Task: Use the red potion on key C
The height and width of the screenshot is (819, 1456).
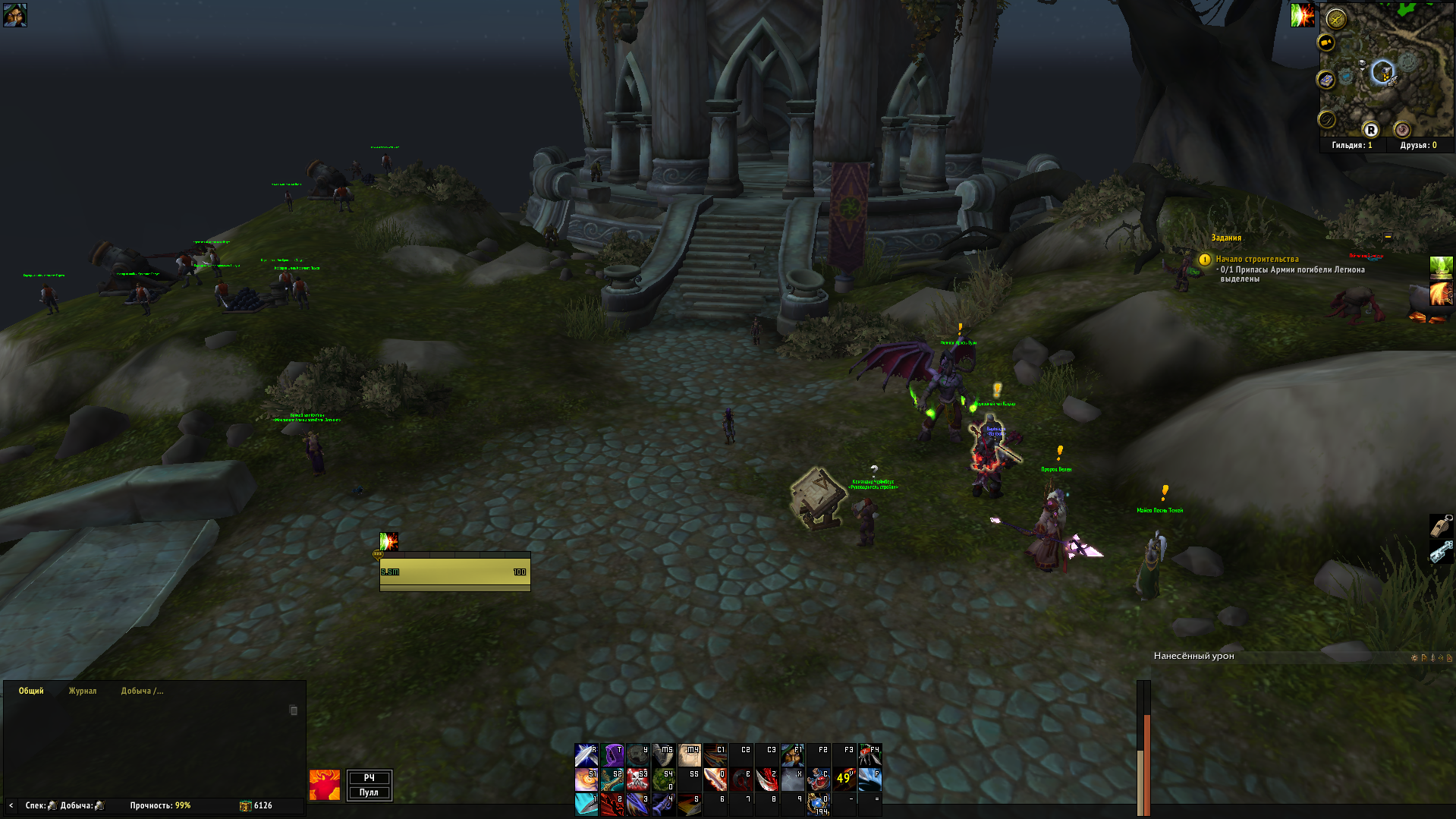Action: pyautogui.click(x=818, y=779)
